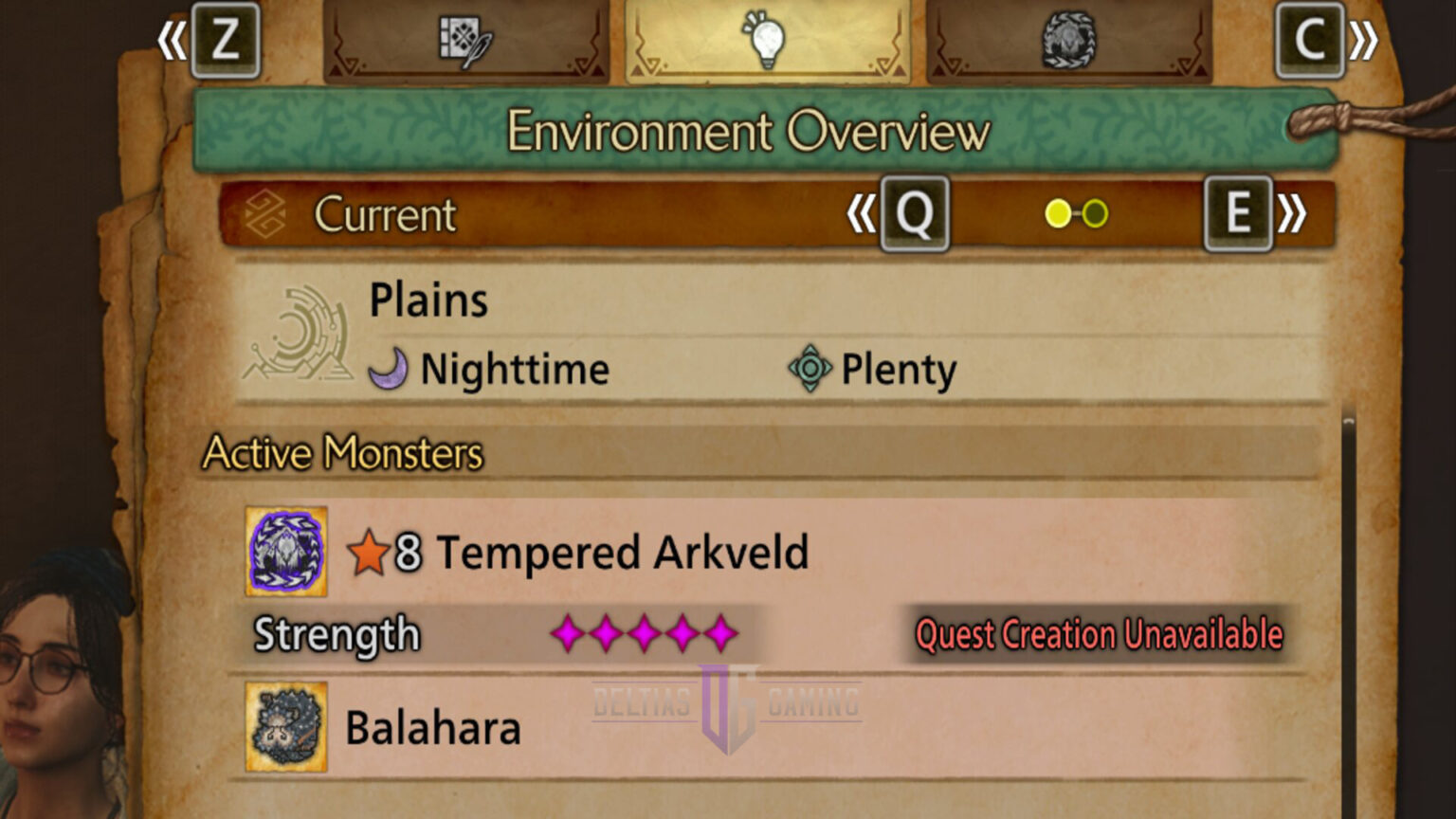Screen dimensions: 1456x819
Task: Click the orange 8-star difficulty icon
Action: pyautogui.click(x=370, y=553)
